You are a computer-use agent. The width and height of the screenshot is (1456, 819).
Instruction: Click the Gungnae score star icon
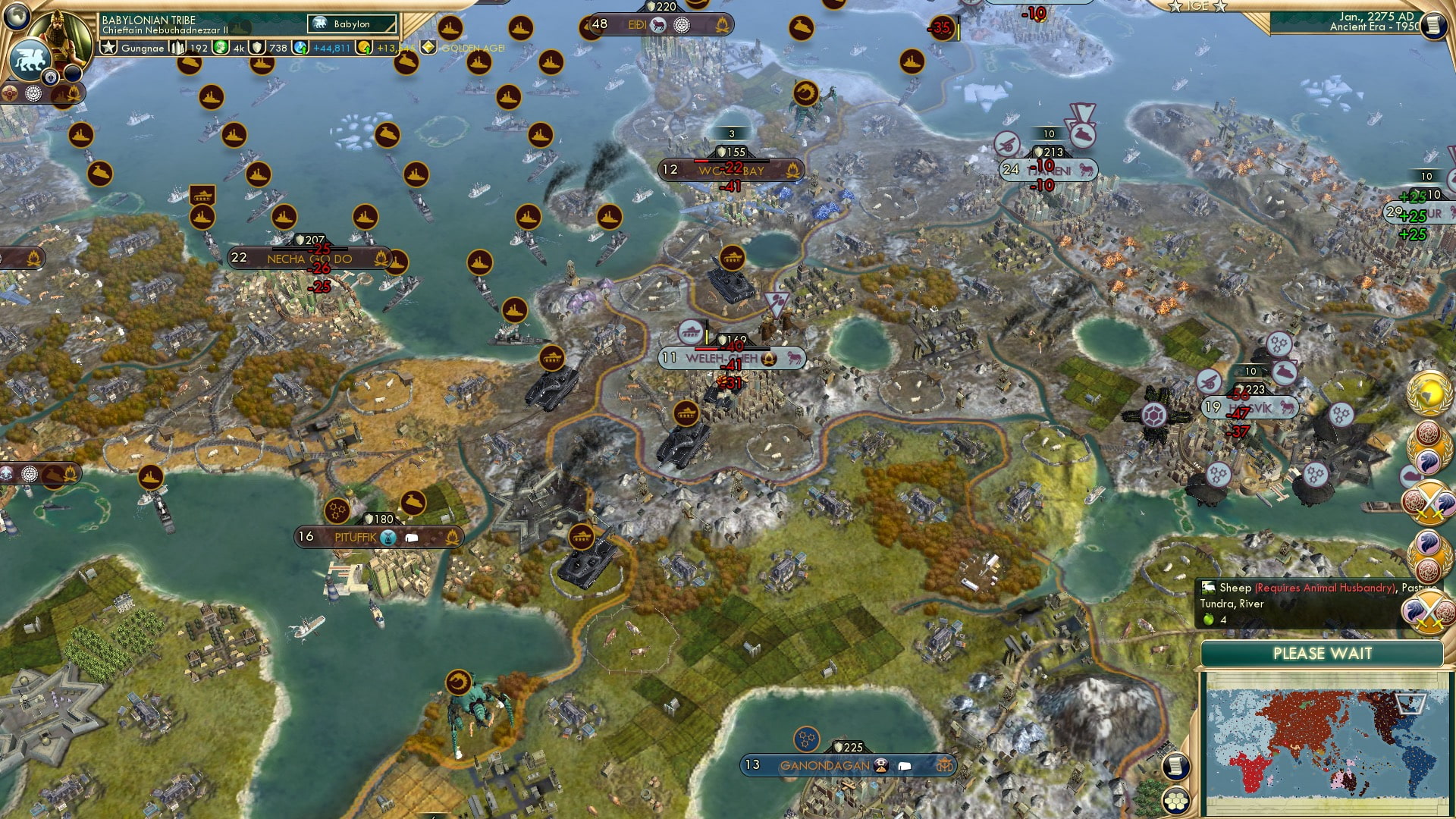[108, 47]
